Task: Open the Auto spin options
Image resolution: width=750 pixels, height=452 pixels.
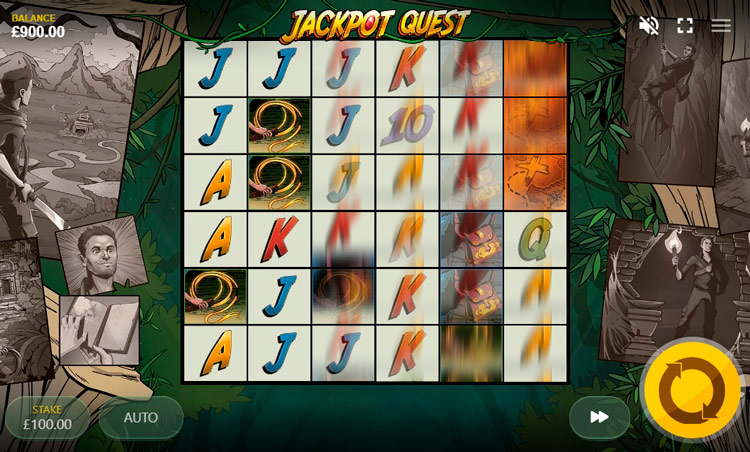Action: [141, 417]
